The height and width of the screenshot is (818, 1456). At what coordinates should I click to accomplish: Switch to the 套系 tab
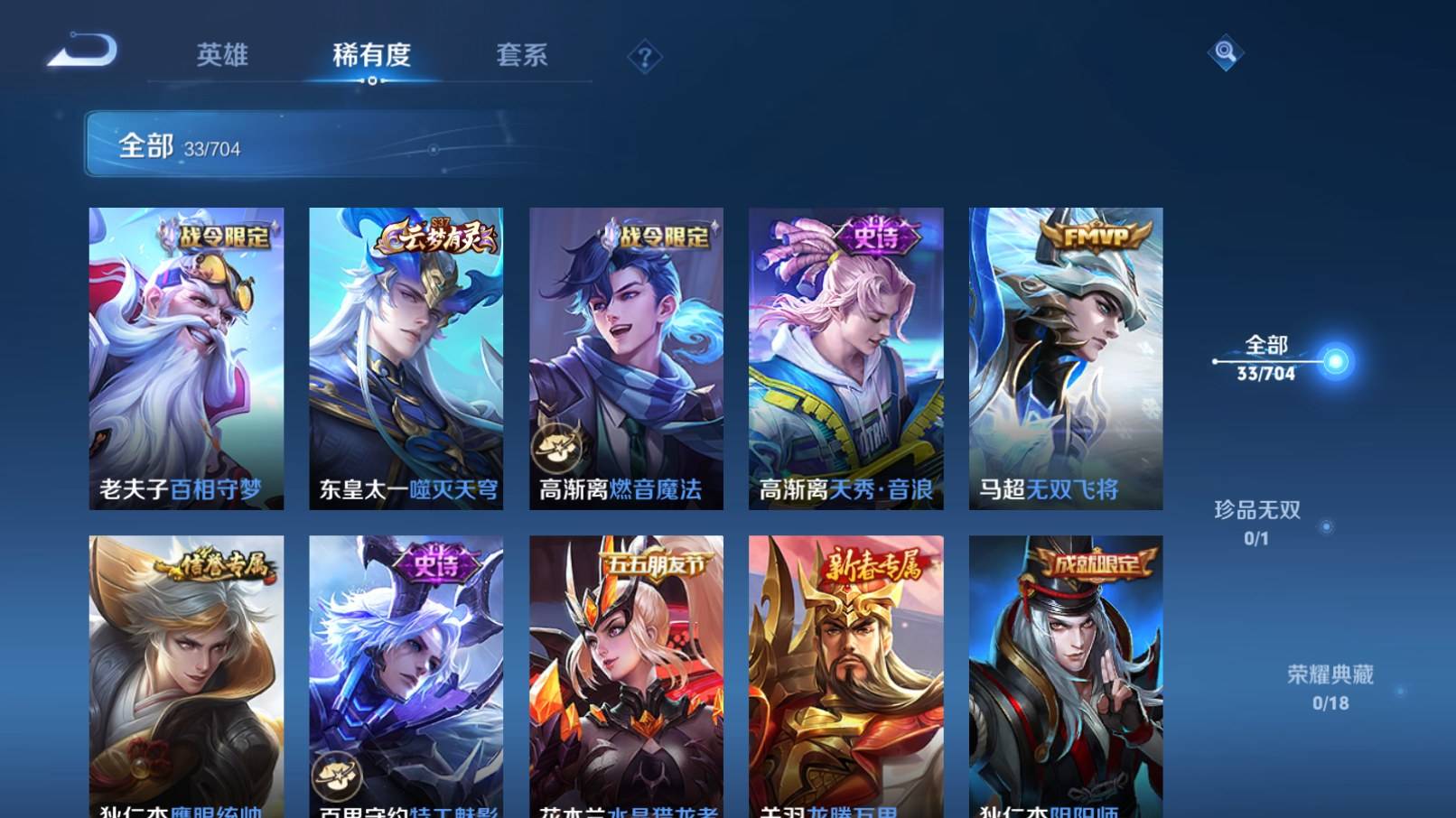click(521, 55)
